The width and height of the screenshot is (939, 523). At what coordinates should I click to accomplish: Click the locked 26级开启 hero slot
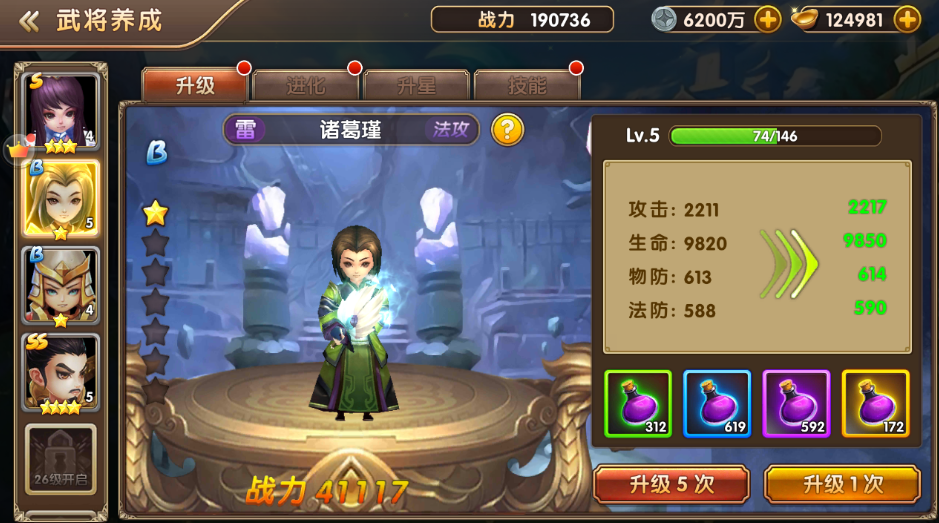point(61,459)
